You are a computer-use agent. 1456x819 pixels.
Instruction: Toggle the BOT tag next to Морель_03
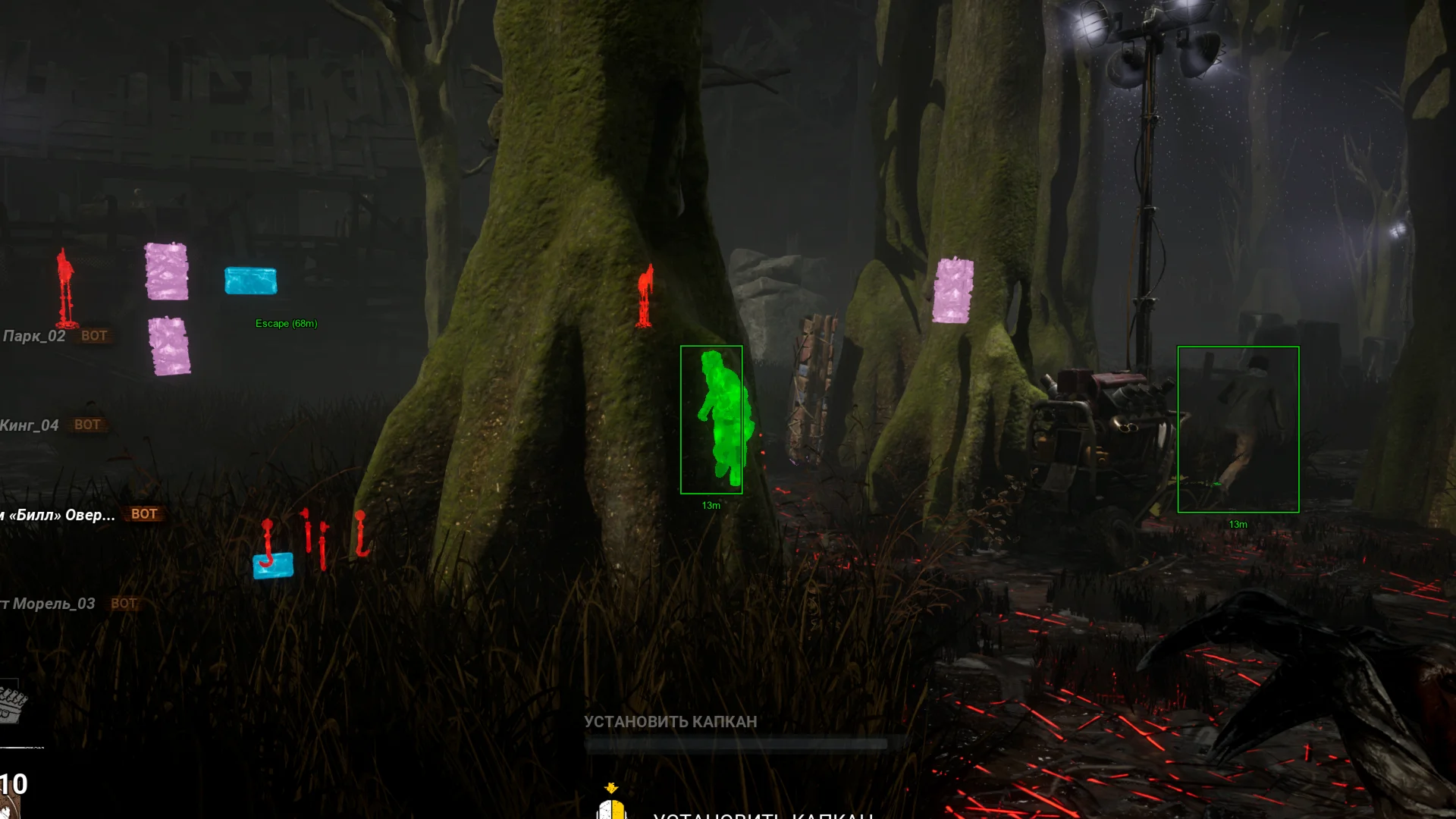[124, 604]
